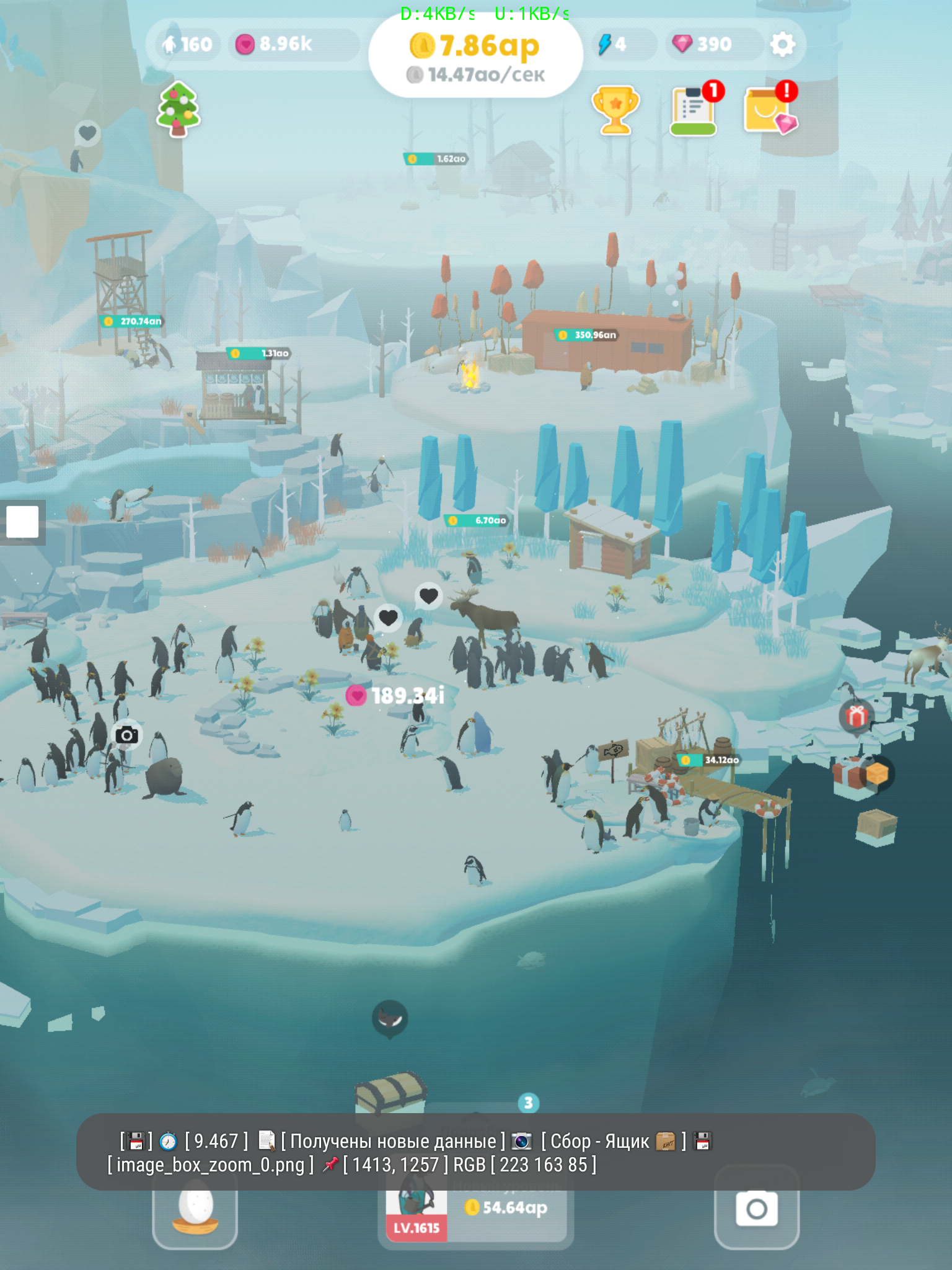
Task: Open the quest list with notification badge
Action: click(x=694, y=110)
